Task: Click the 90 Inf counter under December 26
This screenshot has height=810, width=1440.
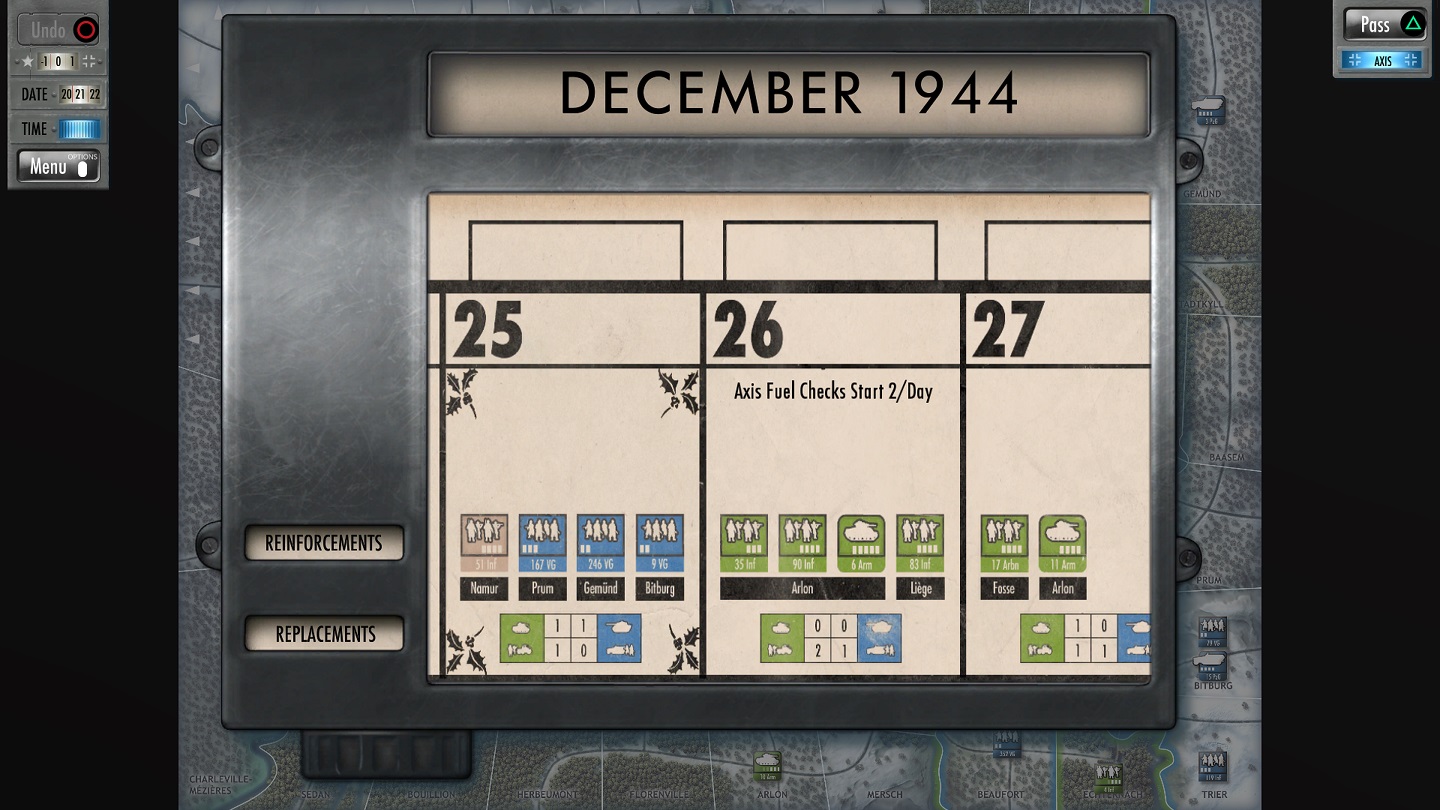Action: [x=803, y=540]
